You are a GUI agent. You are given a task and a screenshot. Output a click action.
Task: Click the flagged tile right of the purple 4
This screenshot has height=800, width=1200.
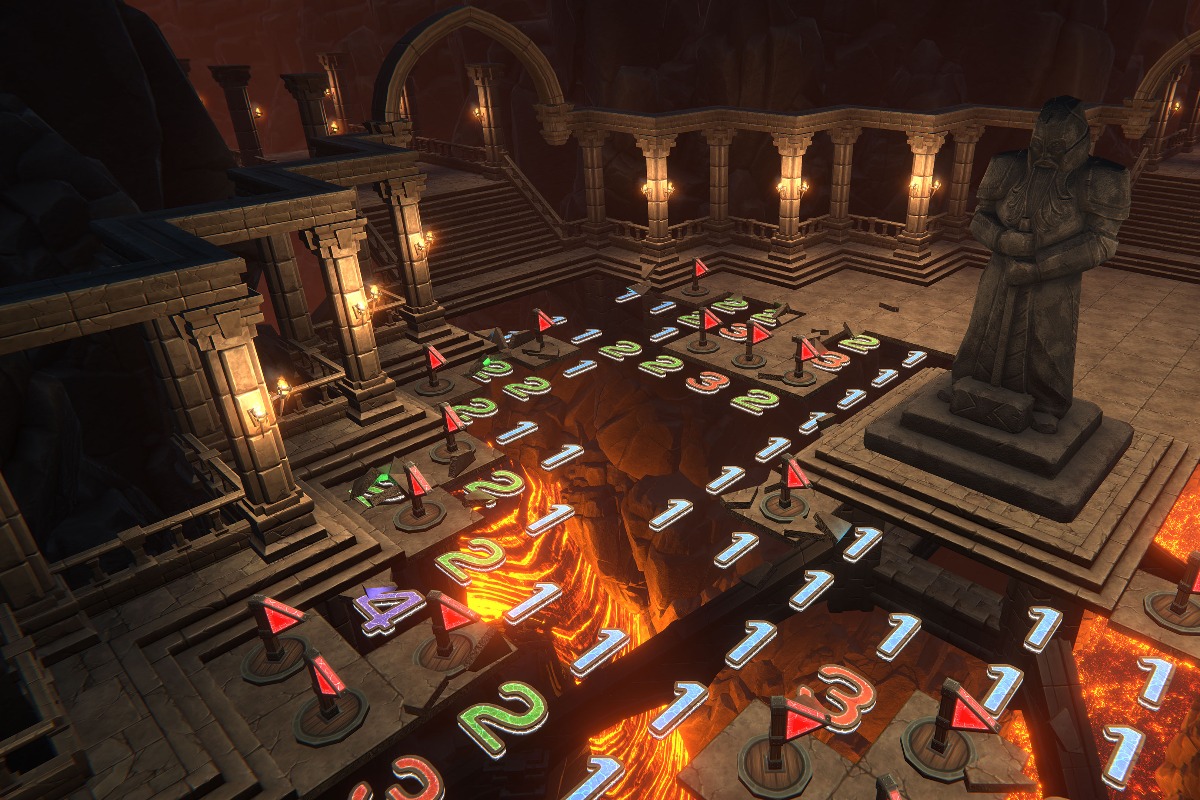447,630
